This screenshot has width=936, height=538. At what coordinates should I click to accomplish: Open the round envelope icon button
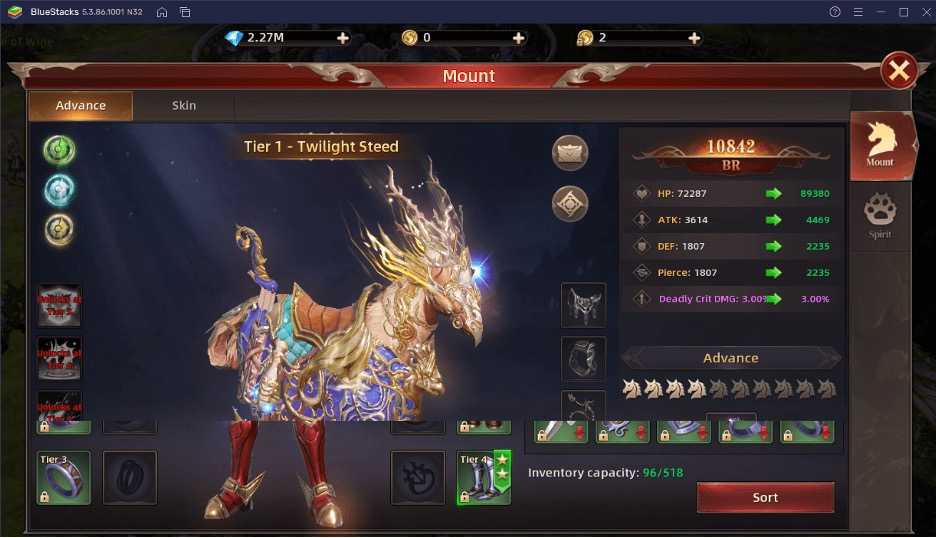tap(570, 153)
